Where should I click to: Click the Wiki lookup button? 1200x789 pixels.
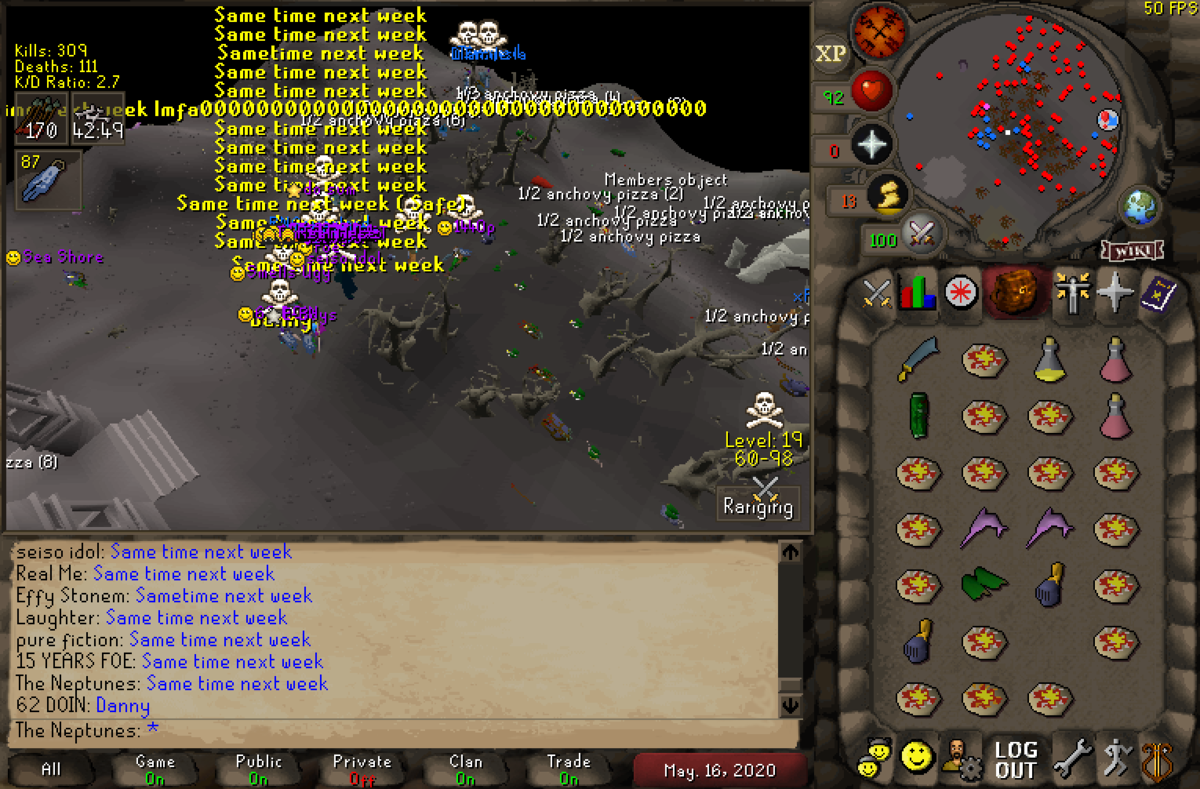coord(1132,249)
